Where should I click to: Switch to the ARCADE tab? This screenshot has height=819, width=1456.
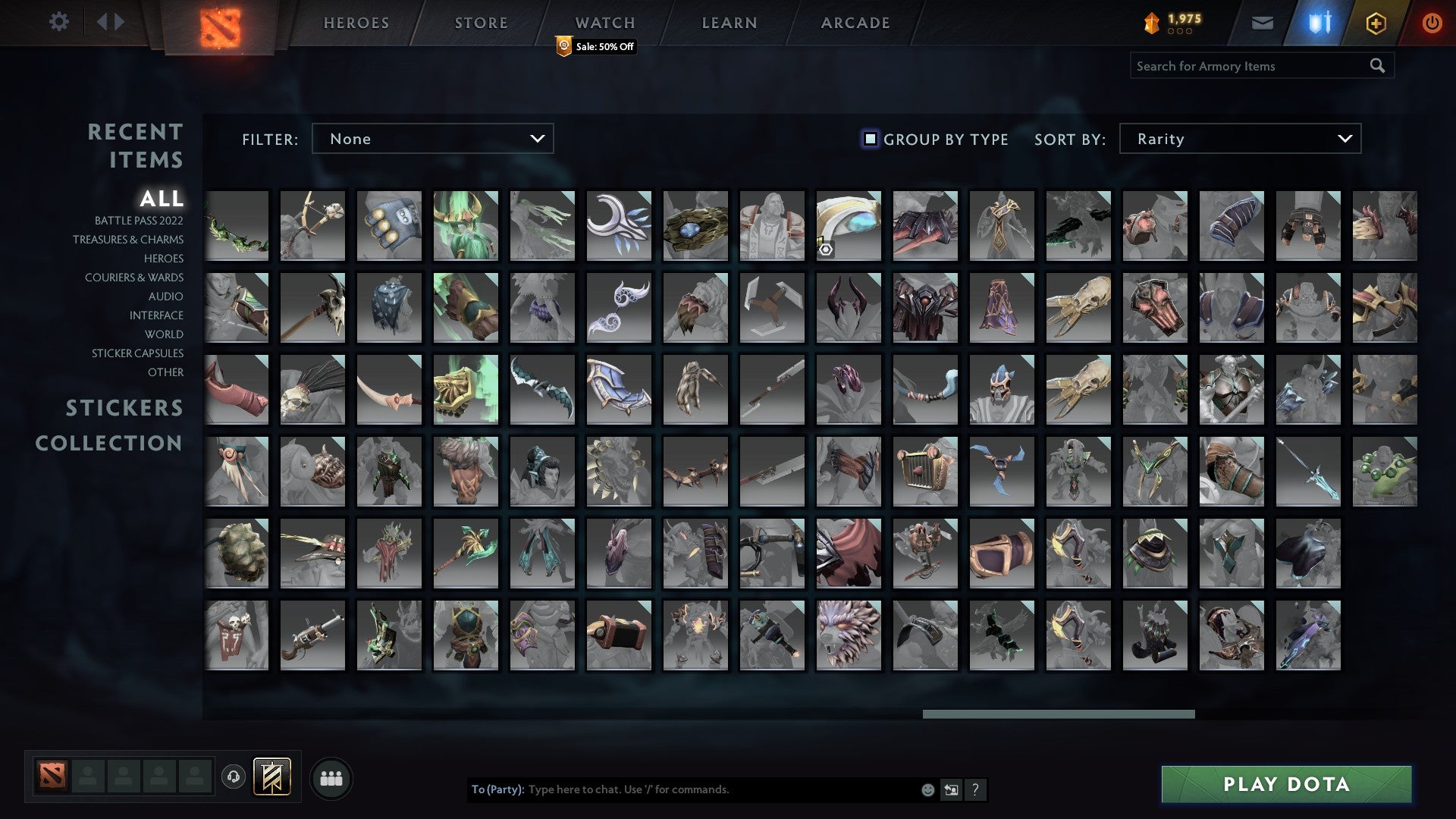point(855,23)
